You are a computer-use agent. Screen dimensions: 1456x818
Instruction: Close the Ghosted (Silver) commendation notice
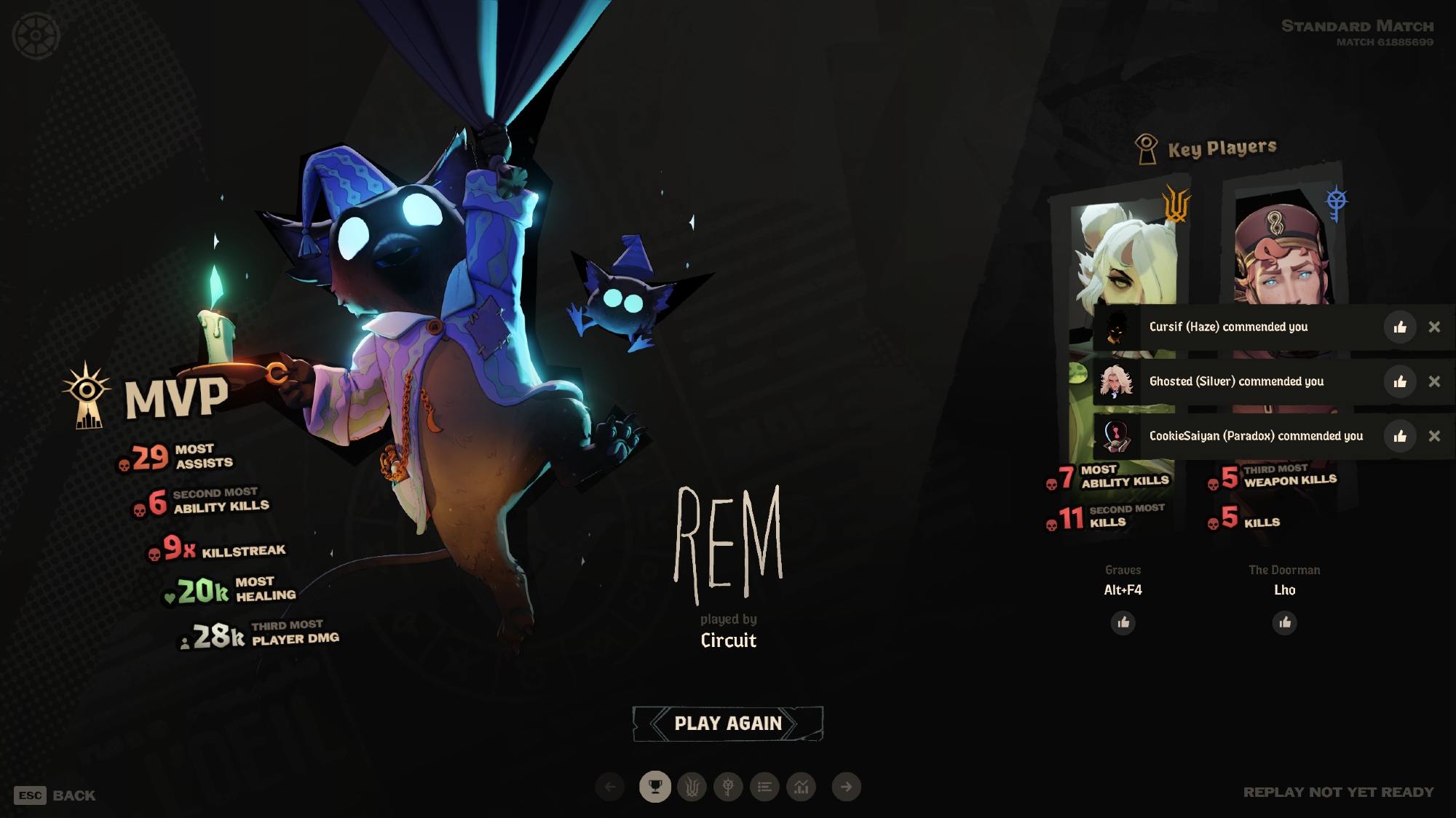pyautogui.click(x=1434, y=382)
